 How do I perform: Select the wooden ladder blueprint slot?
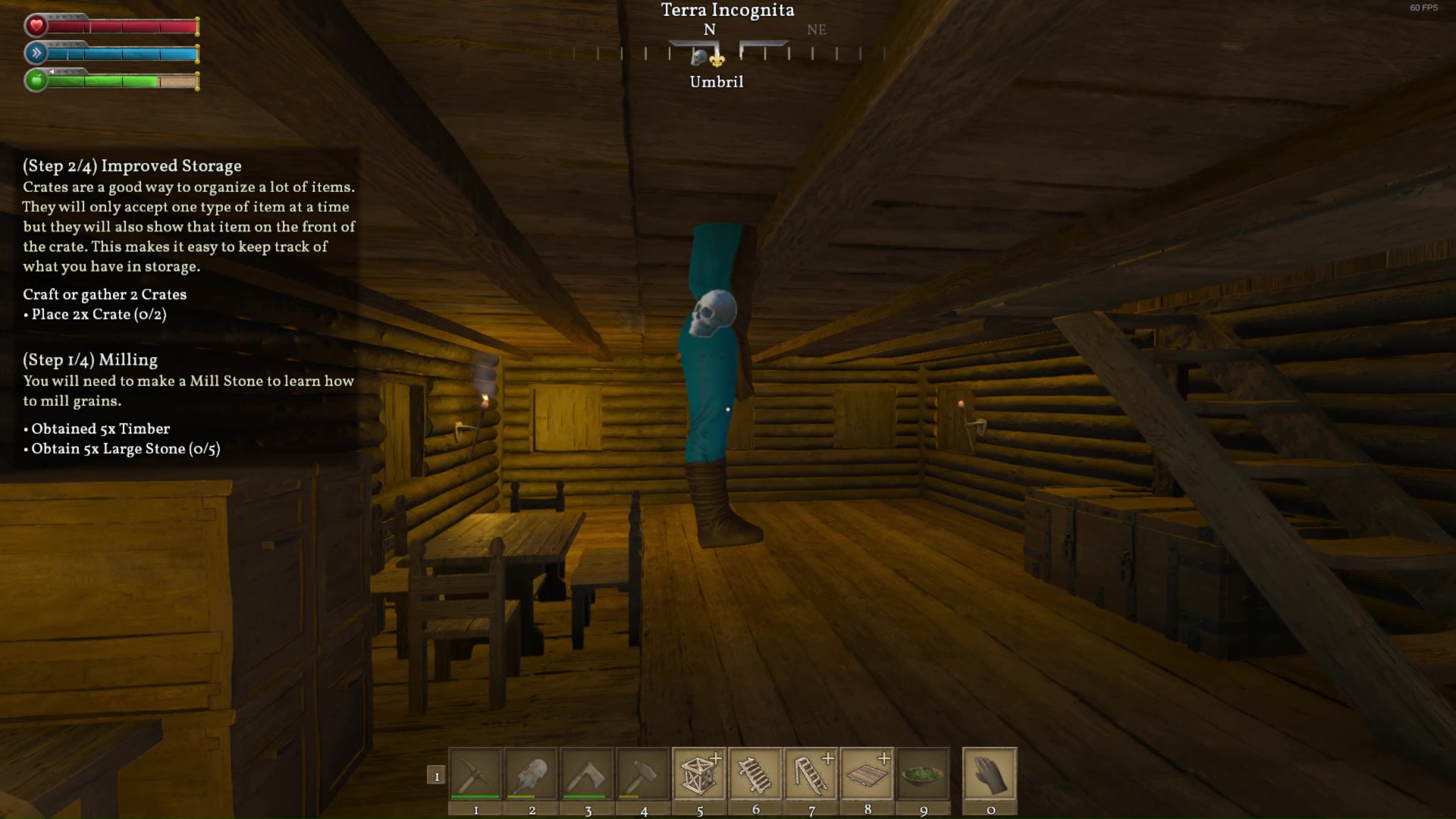pyautogui.click(x=755, y=774)
